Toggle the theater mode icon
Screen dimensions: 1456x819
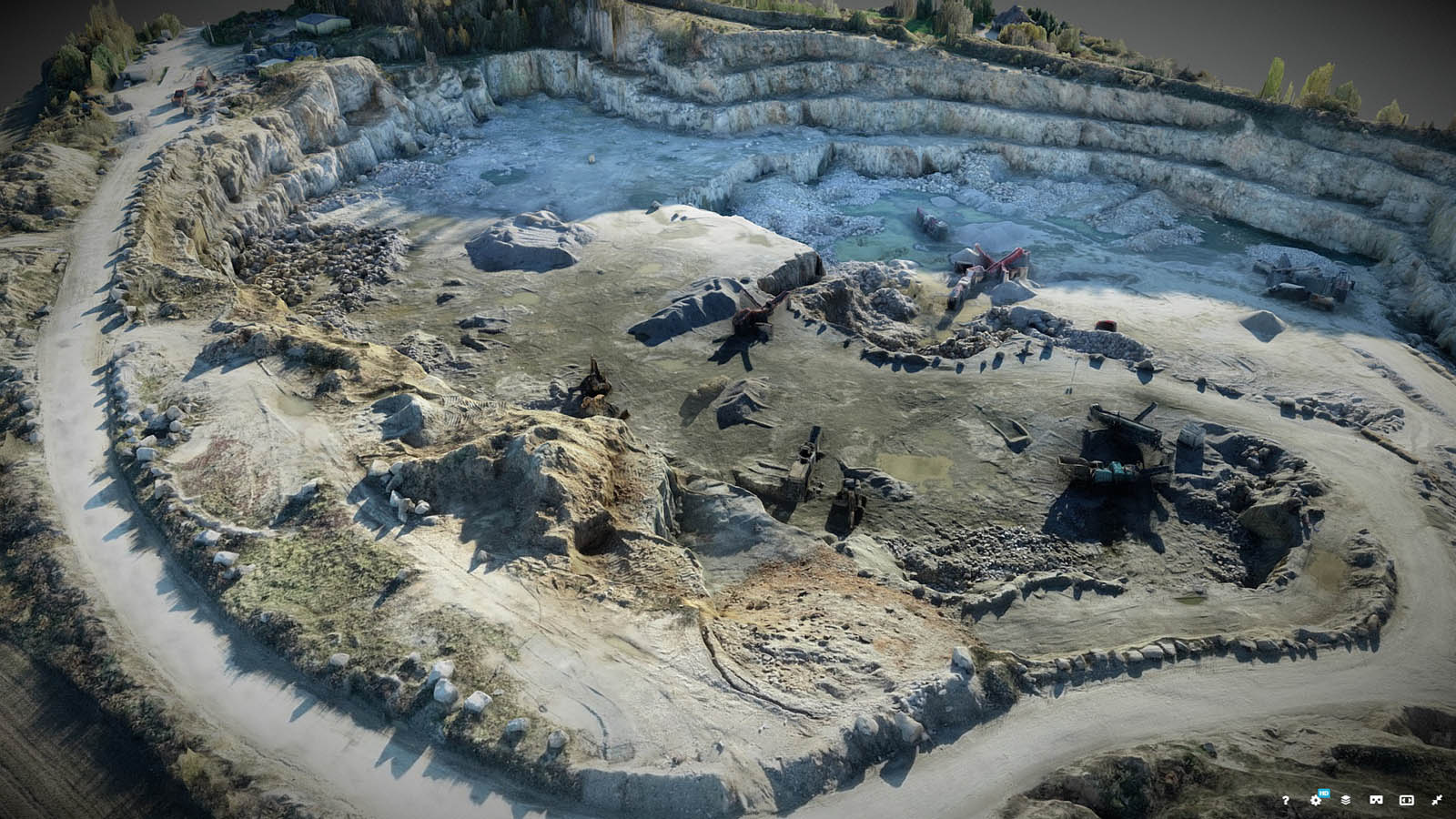click(x=1406, y=800)
